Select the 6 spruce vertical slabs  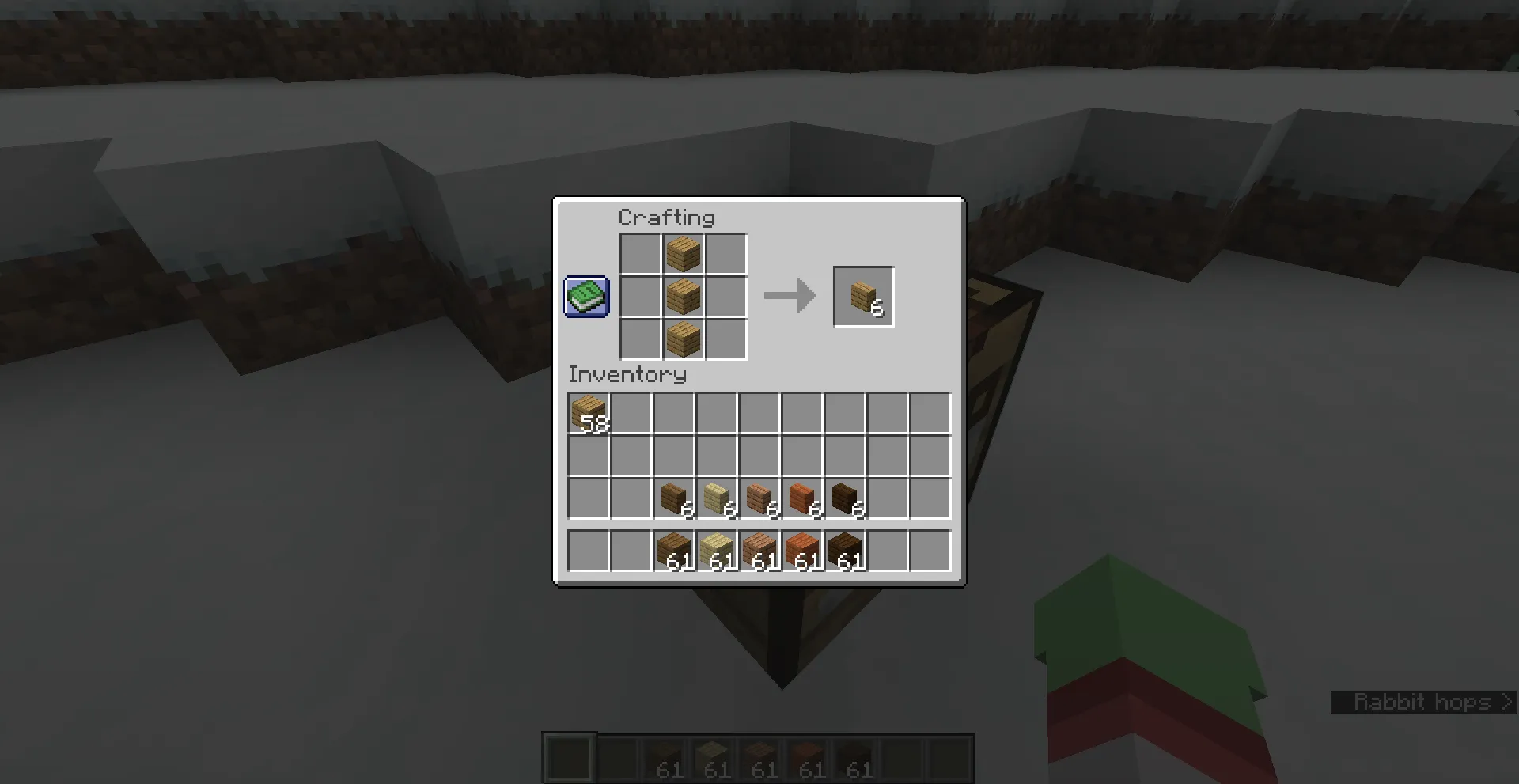click(675, 499)
